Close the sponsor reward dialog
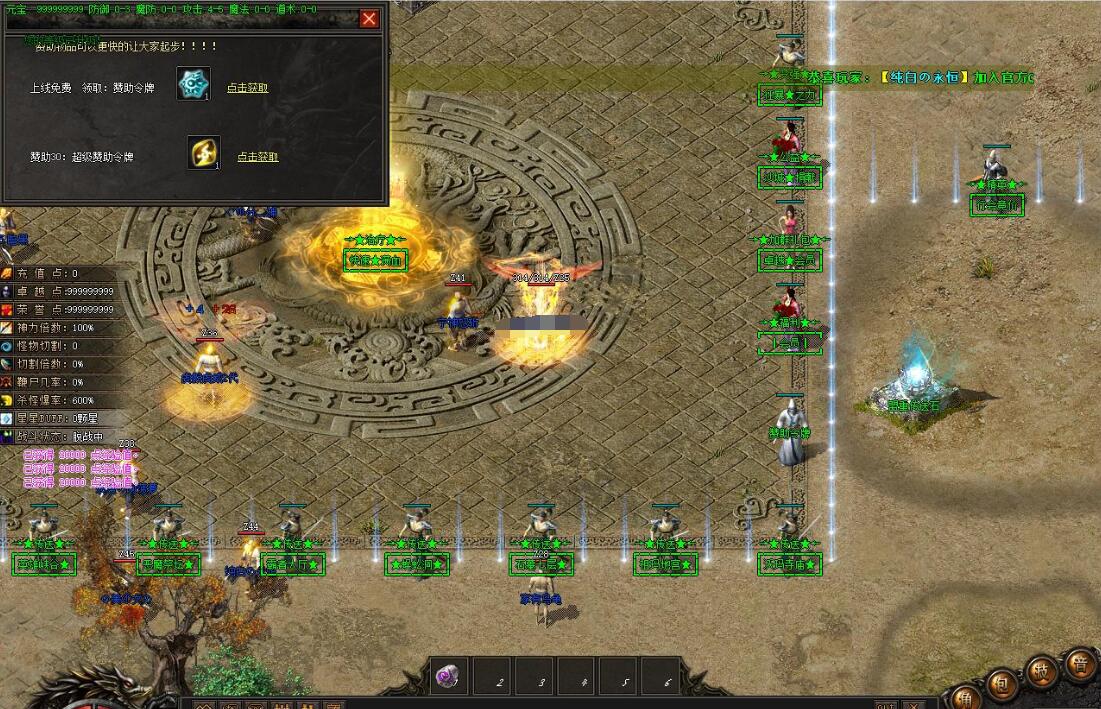1101x709 pixels. click(370, 19)
